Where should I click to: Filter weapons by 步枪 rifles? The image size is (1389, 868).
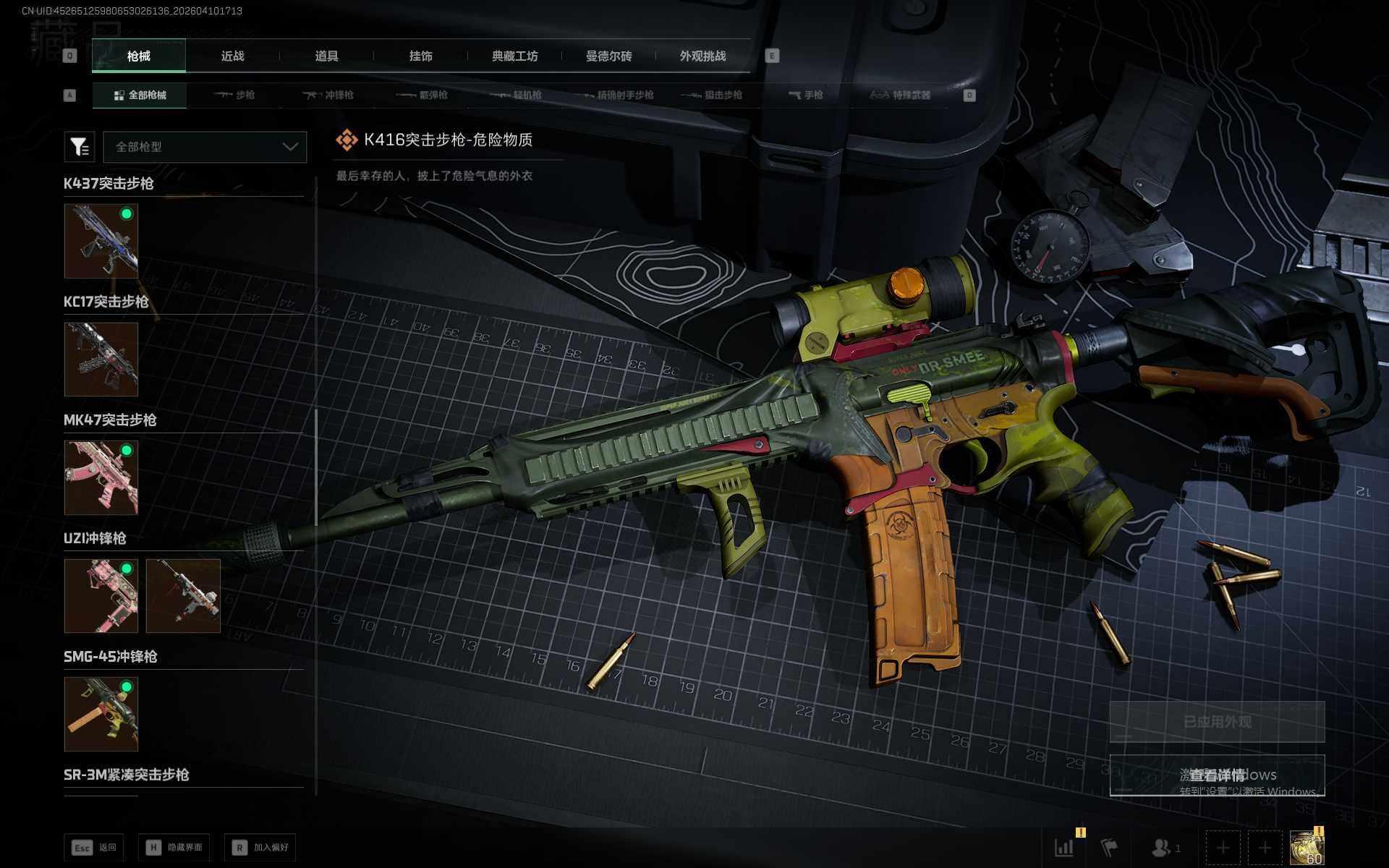click(234, 95)
